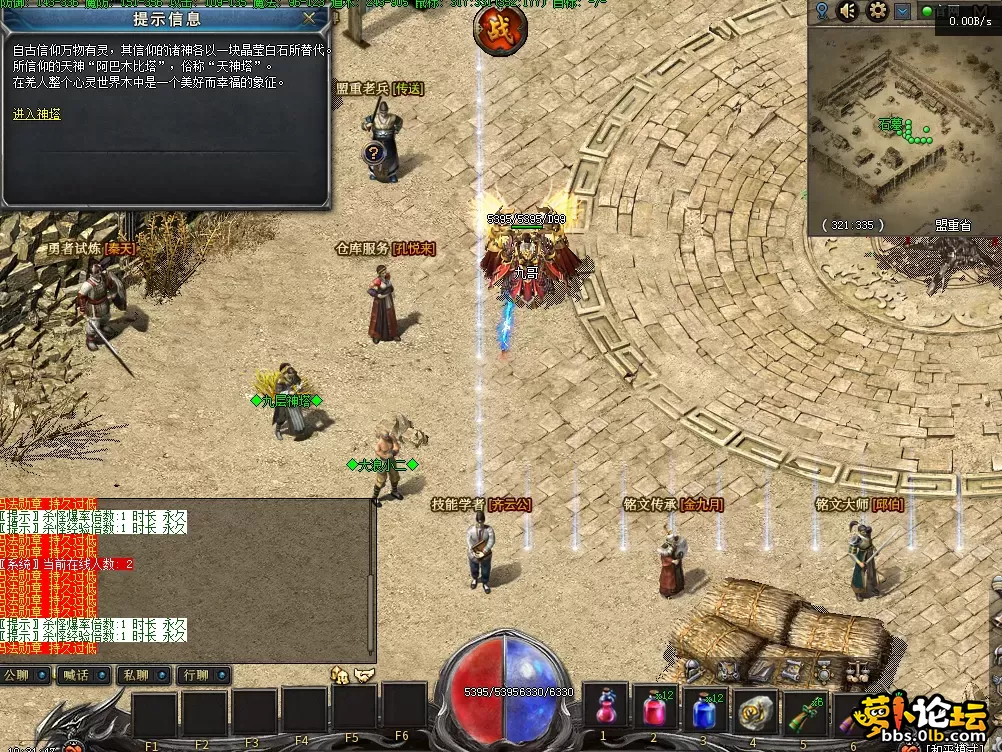Toggle the sound speaker icon
This screenshot has width=1002, height=752.
[848, 11]
